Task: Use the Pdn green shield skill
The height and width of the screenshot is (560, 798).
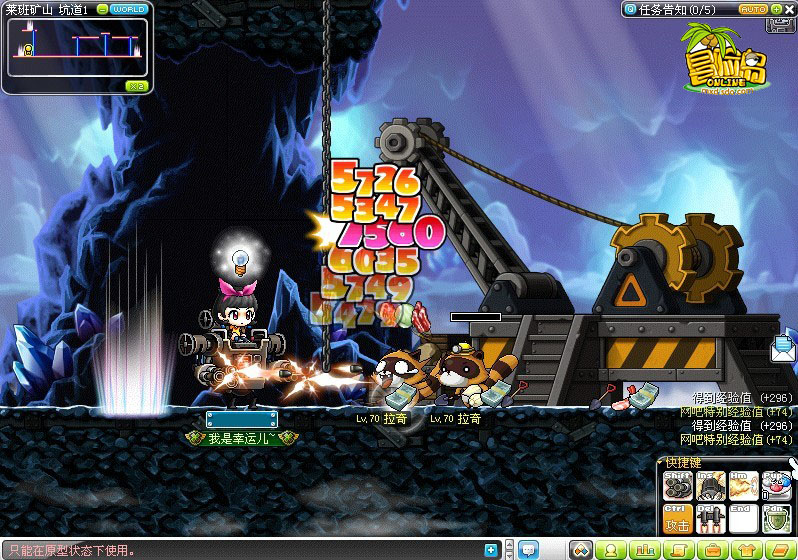Action: pos(776,519)
